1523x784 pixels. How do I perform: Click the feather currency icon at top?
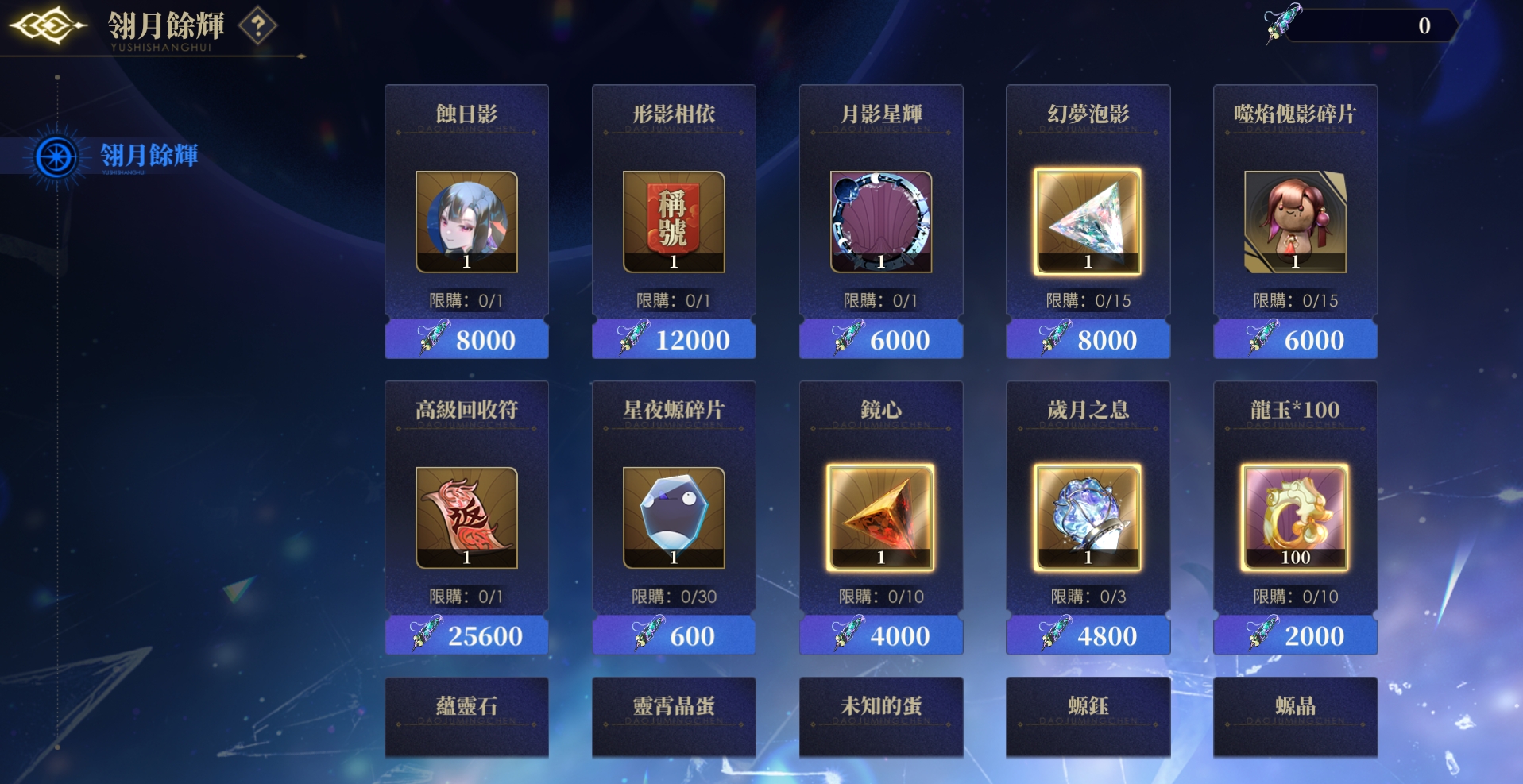coord(1281,22)
